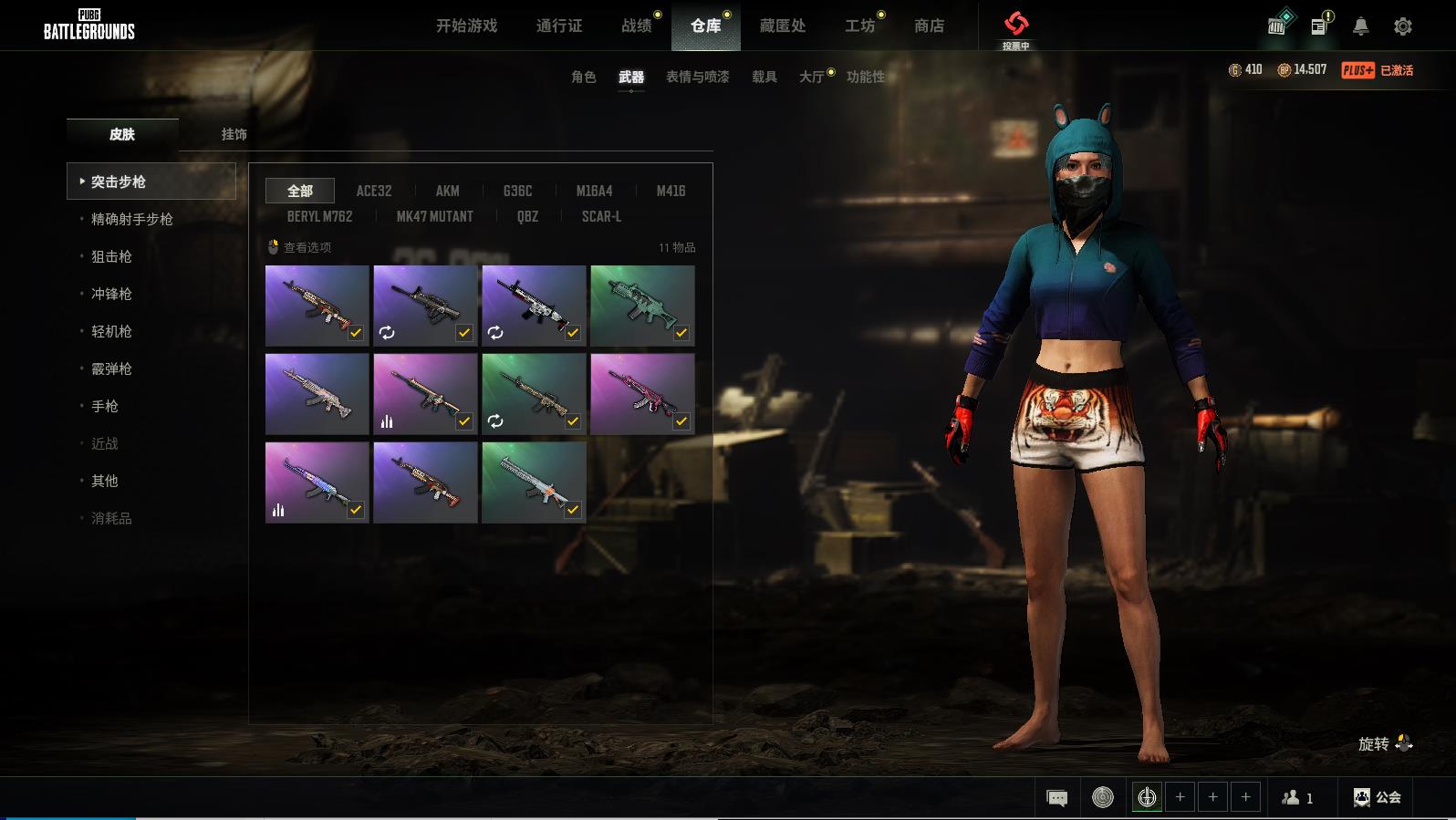The height and width of the screenshot is (820, 1456).
Task: Select the teal green rifle skin
Action: pos(642,306)
